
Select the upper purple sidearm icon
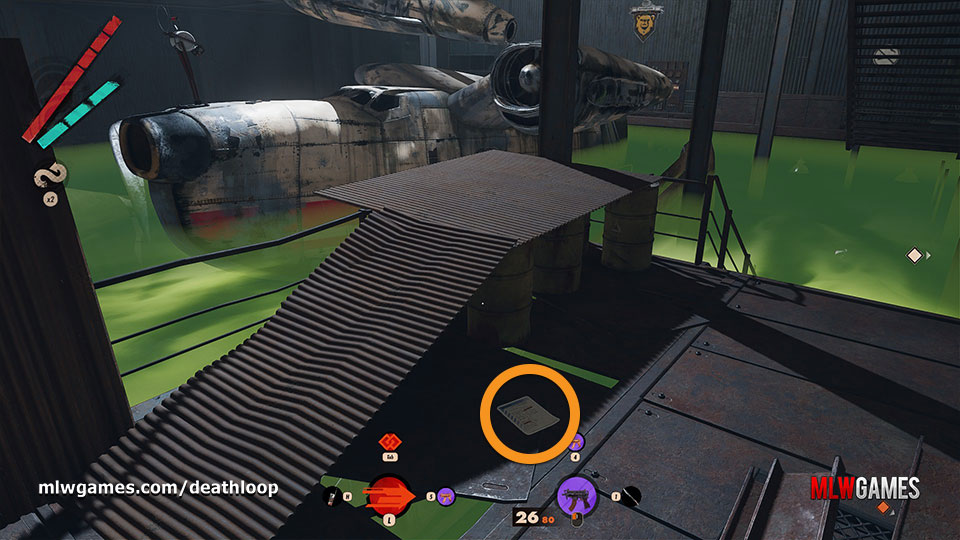point(575,443)
